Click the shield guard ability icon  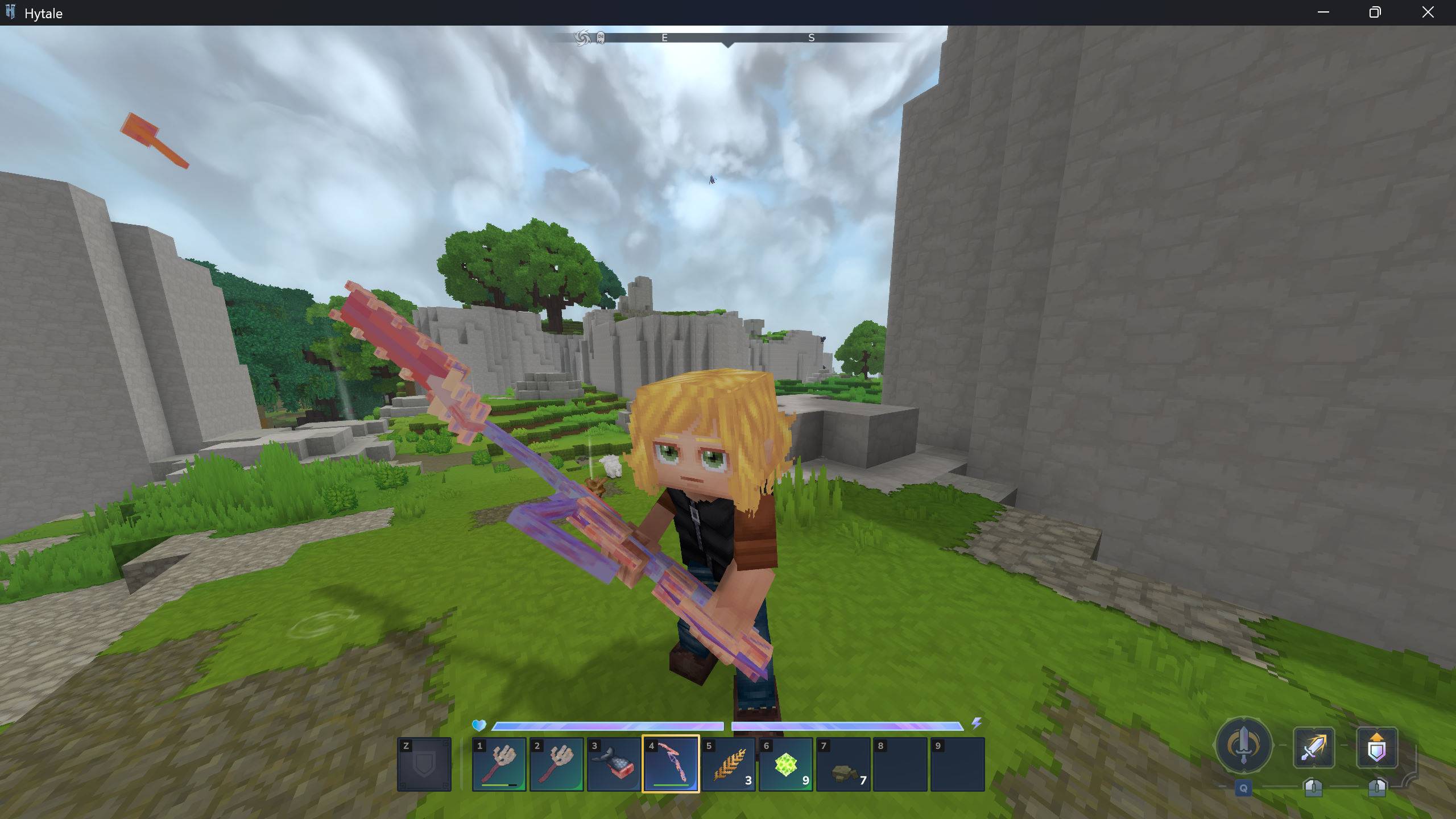point(1376,747)
